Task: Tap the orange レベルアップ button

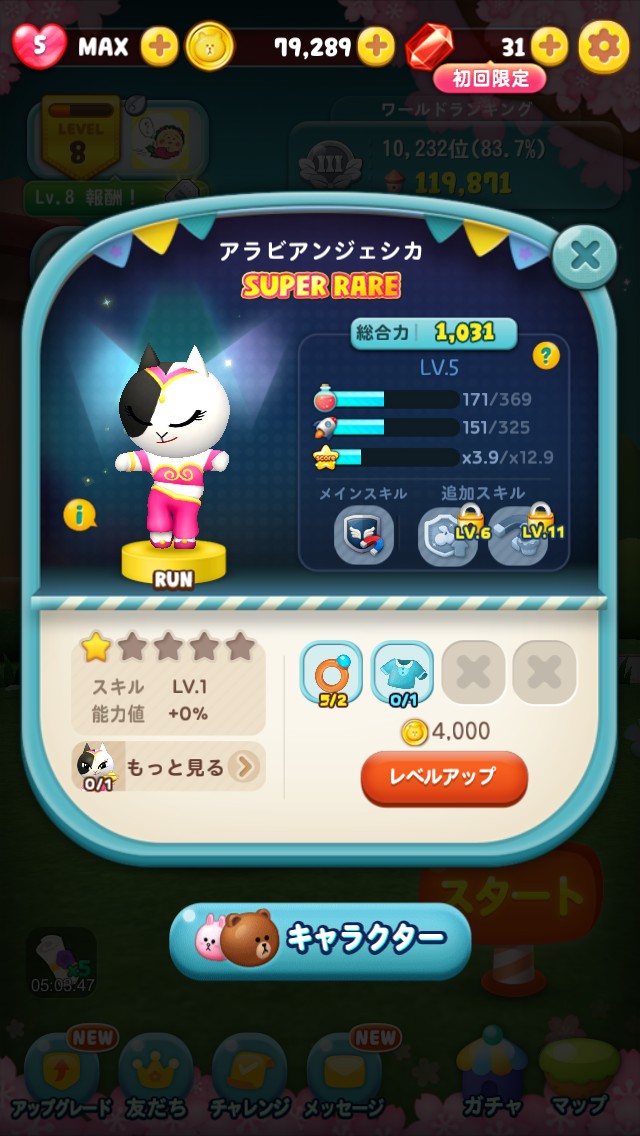Action: (x=444, y=777)
